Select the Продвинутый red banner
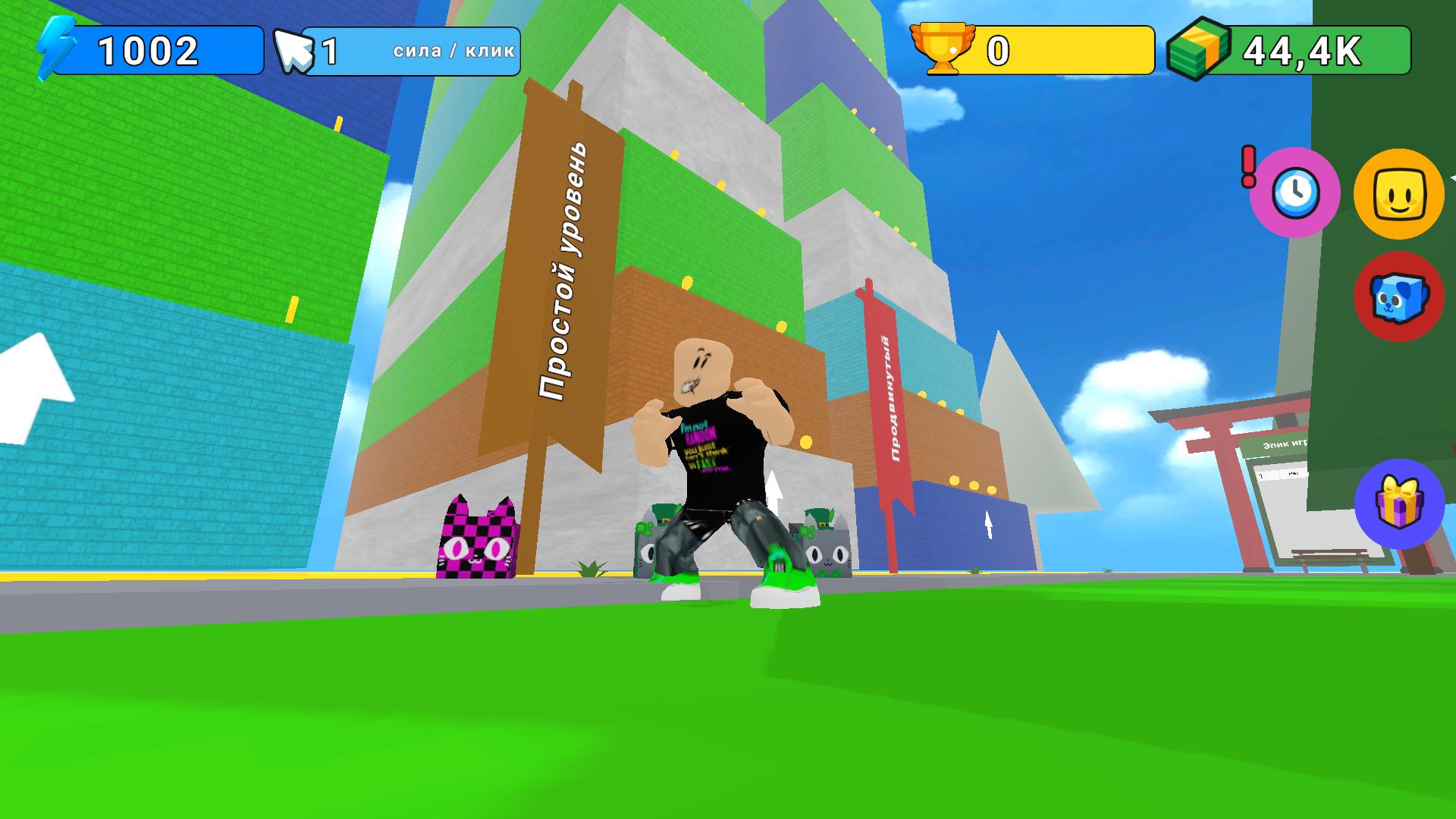The width and height of the screenshot is (1456, 819). pos(889,394)
